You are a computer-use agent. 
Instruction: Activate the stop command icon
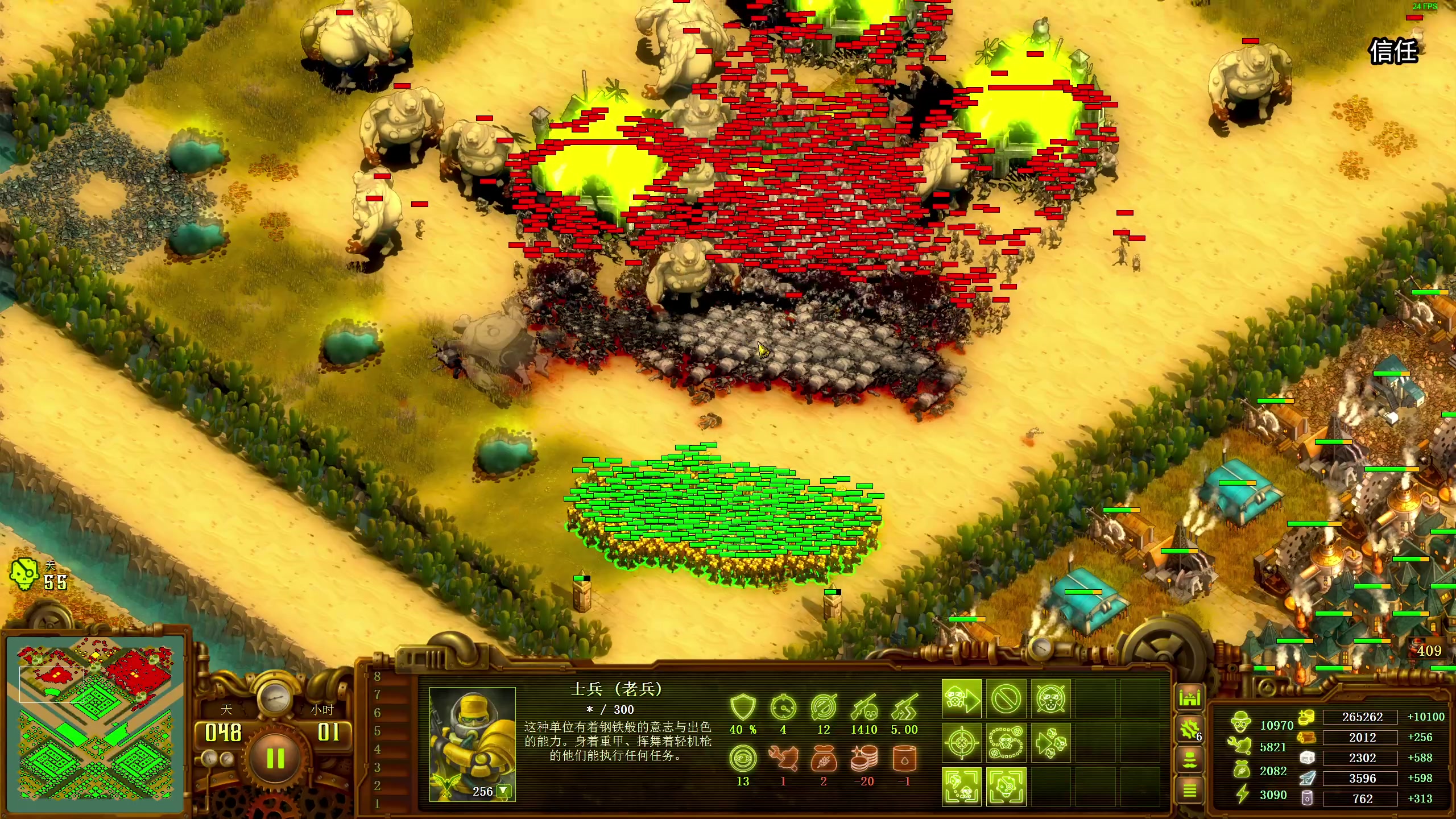coord(1006,698)
